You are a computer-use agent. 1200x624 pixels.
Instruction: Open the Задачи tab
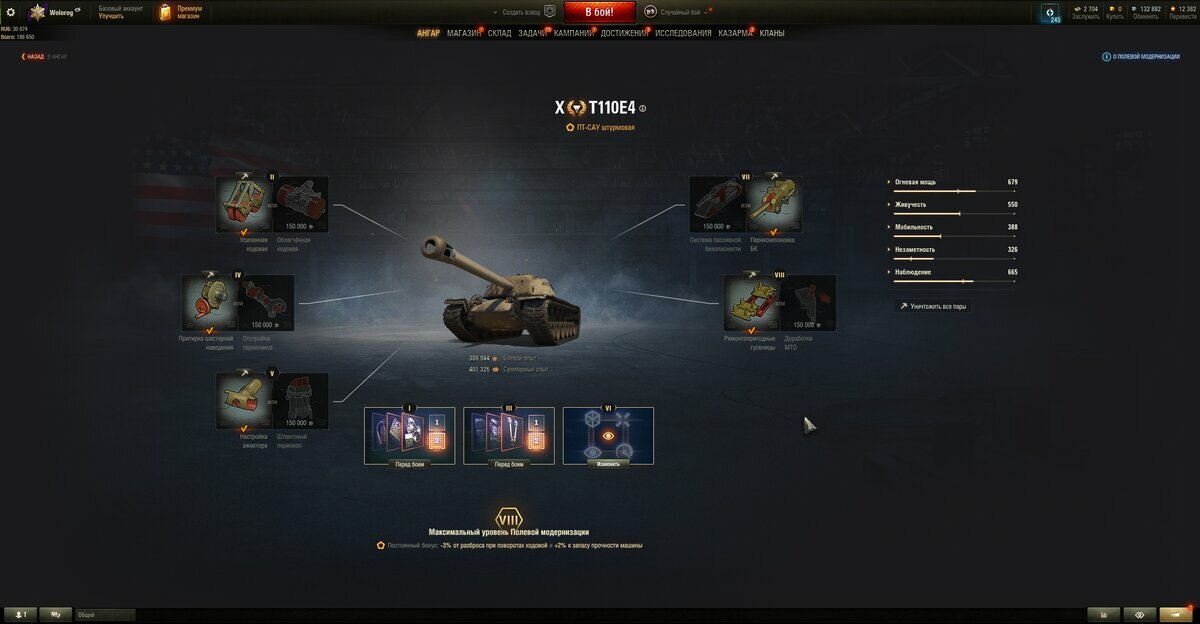532,33
